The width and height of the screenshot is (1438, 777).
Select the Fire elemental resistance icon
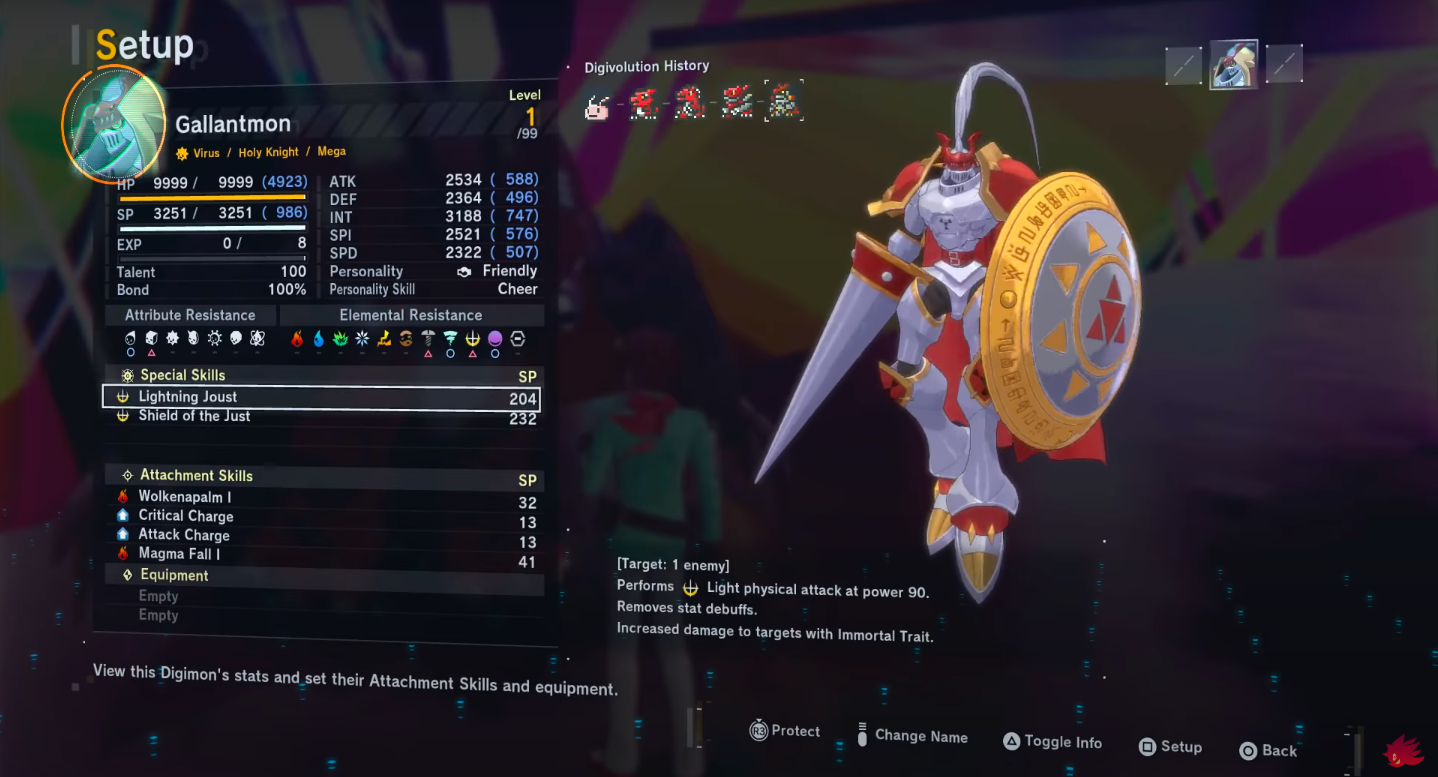(x=298, y=340)
